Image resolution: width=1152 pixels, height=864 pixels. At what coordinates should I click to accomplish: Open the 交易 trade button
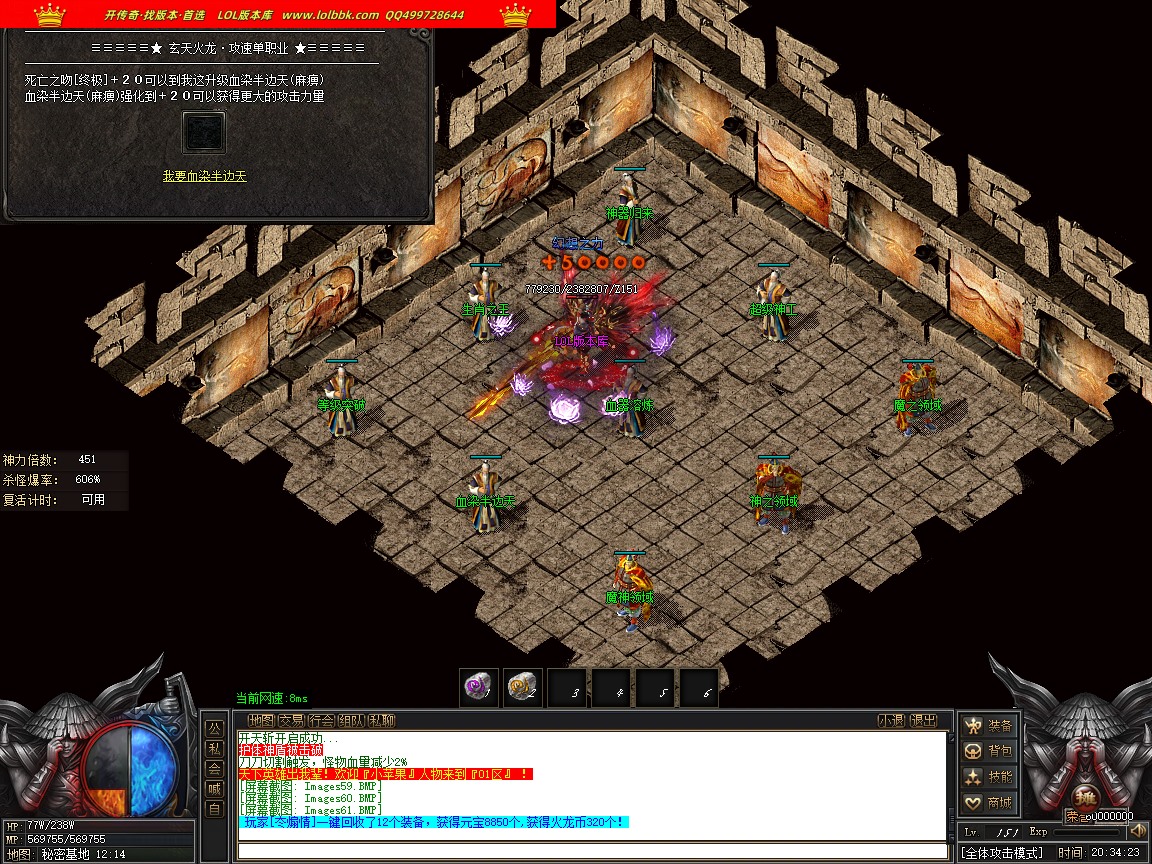click(291, 720)
